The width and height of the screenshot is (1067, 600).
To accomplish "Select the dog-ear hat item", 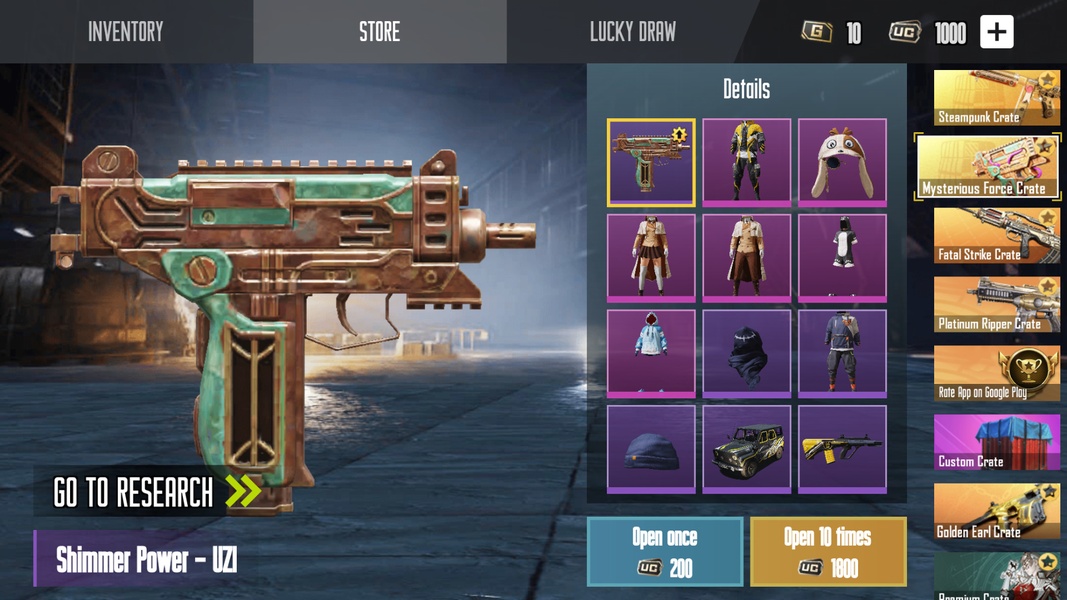I will click(842, 162).
